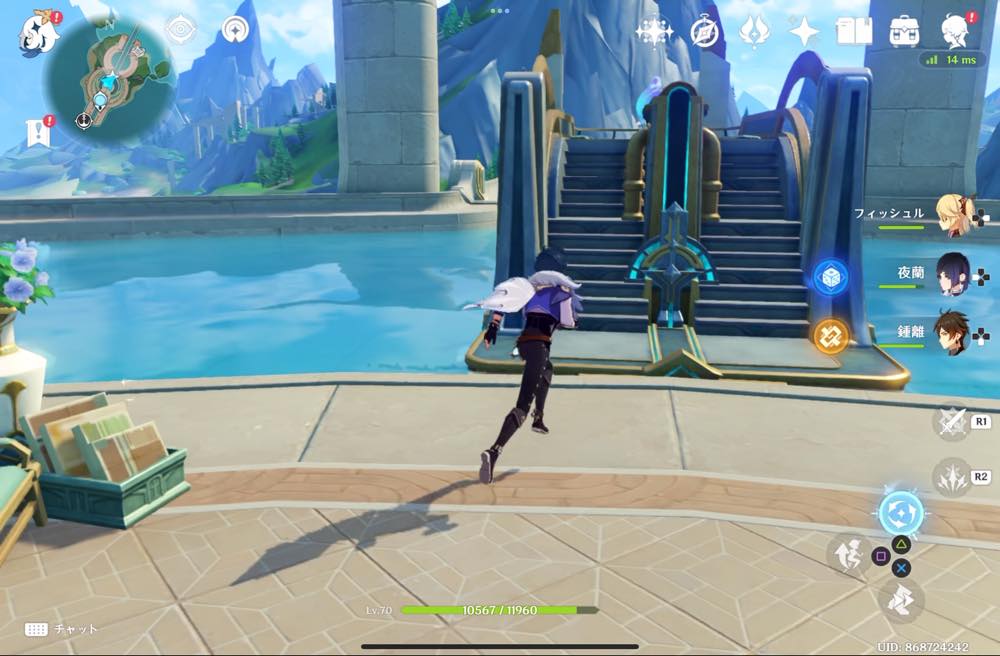Use the crossed-swords skill button
The height and width of the screenshot is (656, 1000).
952,422
